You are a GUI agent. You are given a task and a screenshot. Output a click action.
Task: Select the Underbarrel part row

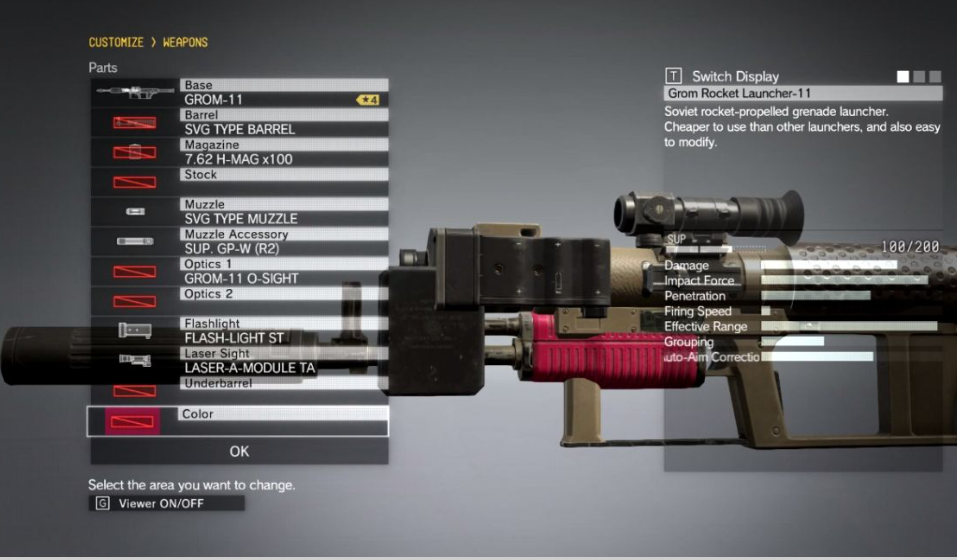click(x=284, y=390)
